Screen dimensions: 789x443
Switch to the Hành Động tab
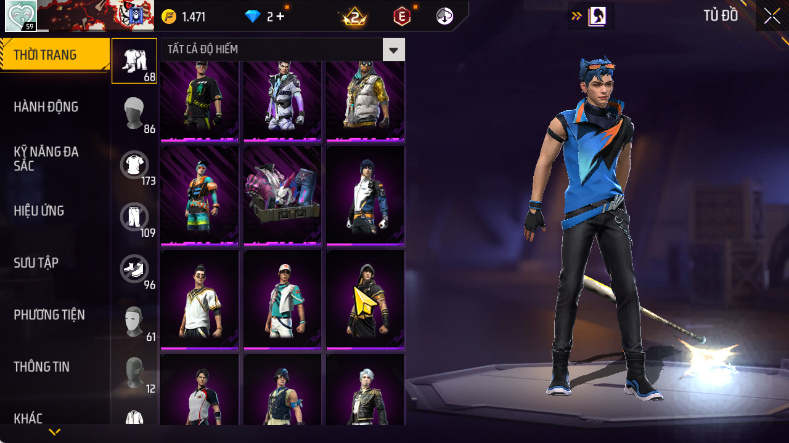point(47,107)
